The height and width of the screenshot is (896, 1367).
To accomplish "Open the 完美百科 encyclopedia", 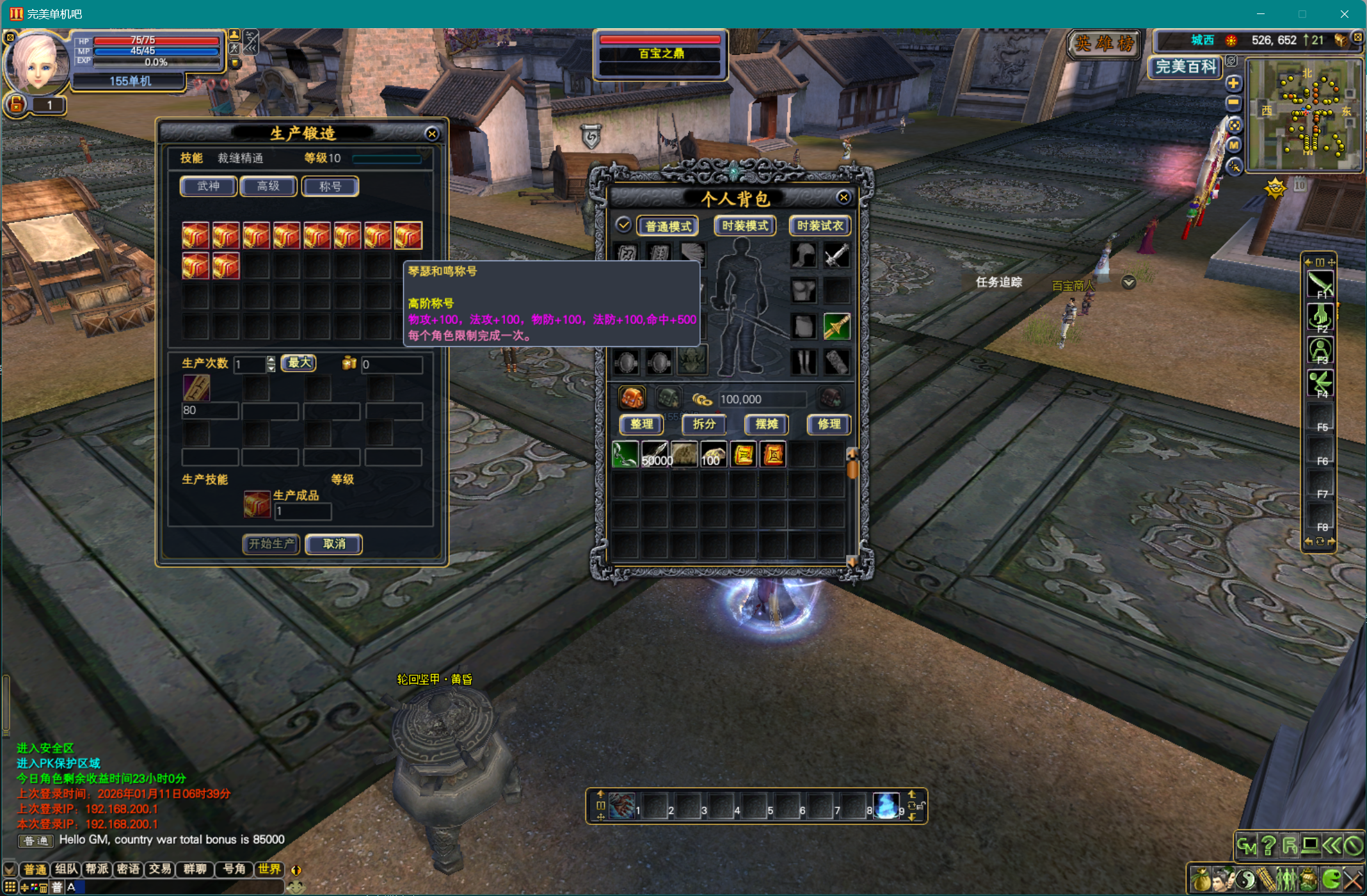I will [1185, 67].
